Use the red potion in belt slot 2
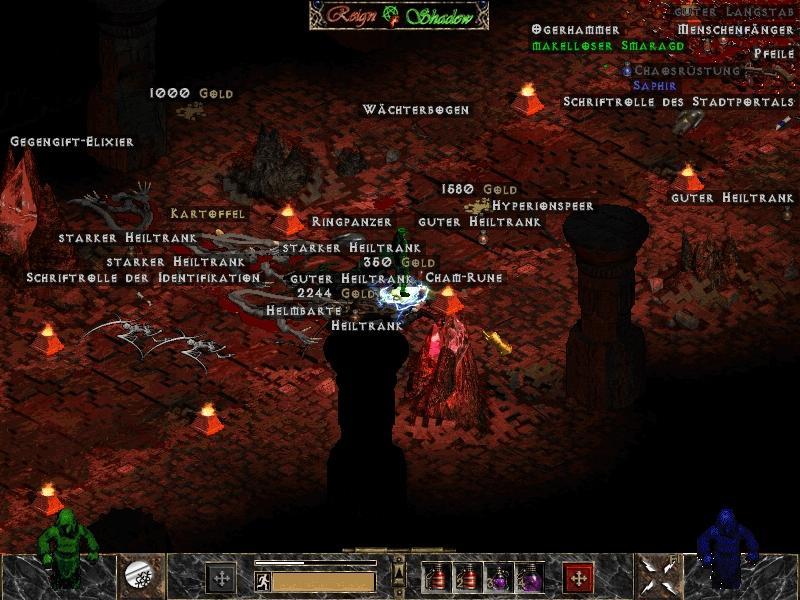Image resolution: width=800 pixels, height=600 pixels. tap(467, 577)
